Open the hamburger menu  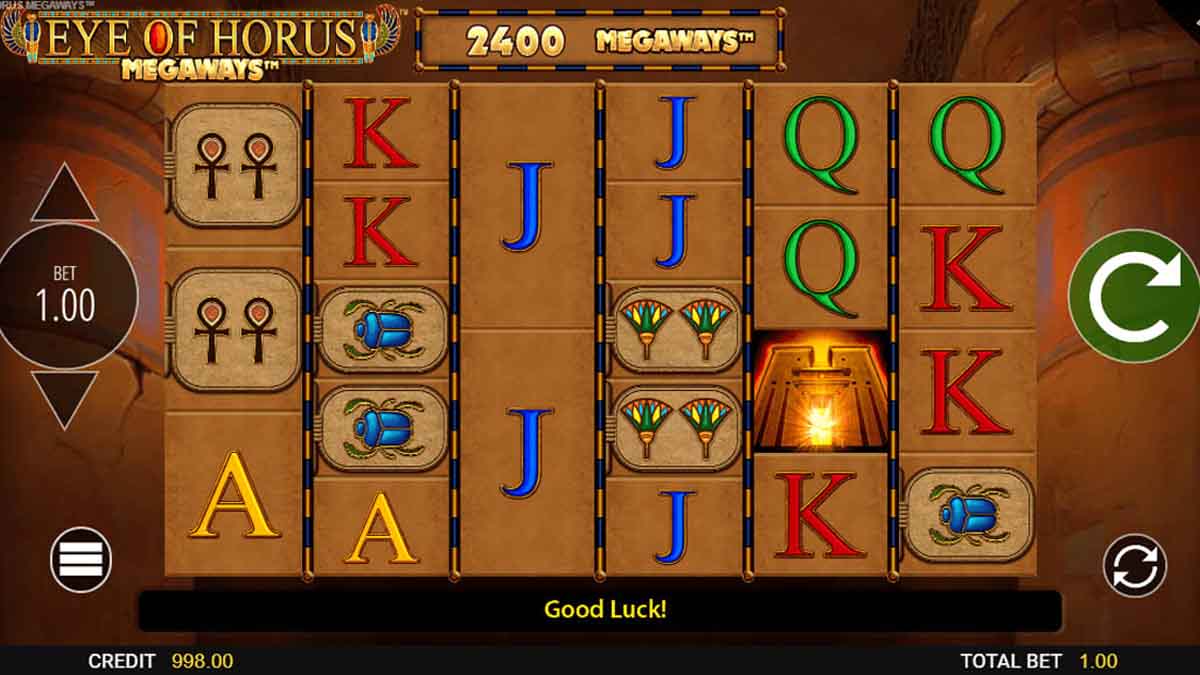(81, 559)
